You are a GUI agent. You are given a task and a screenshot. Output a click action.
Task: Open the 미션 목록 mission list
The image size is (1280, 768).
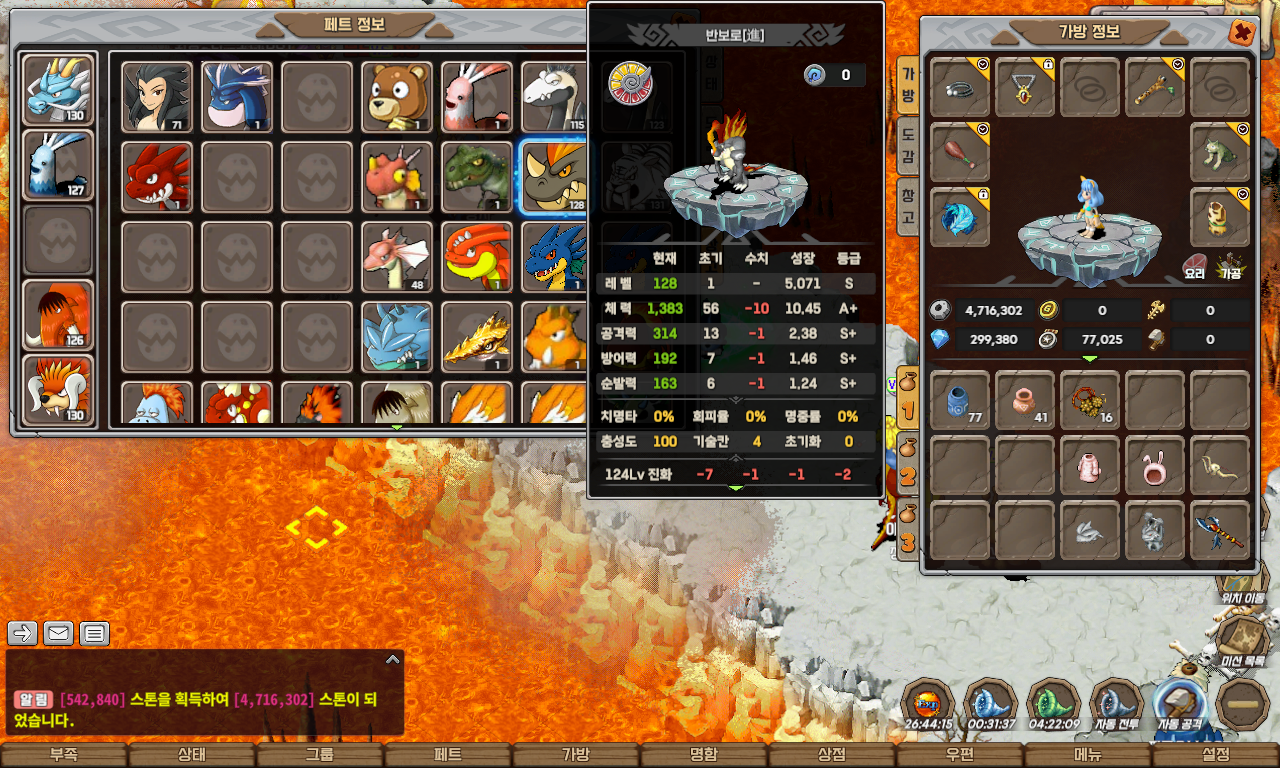click(1242, 642)
